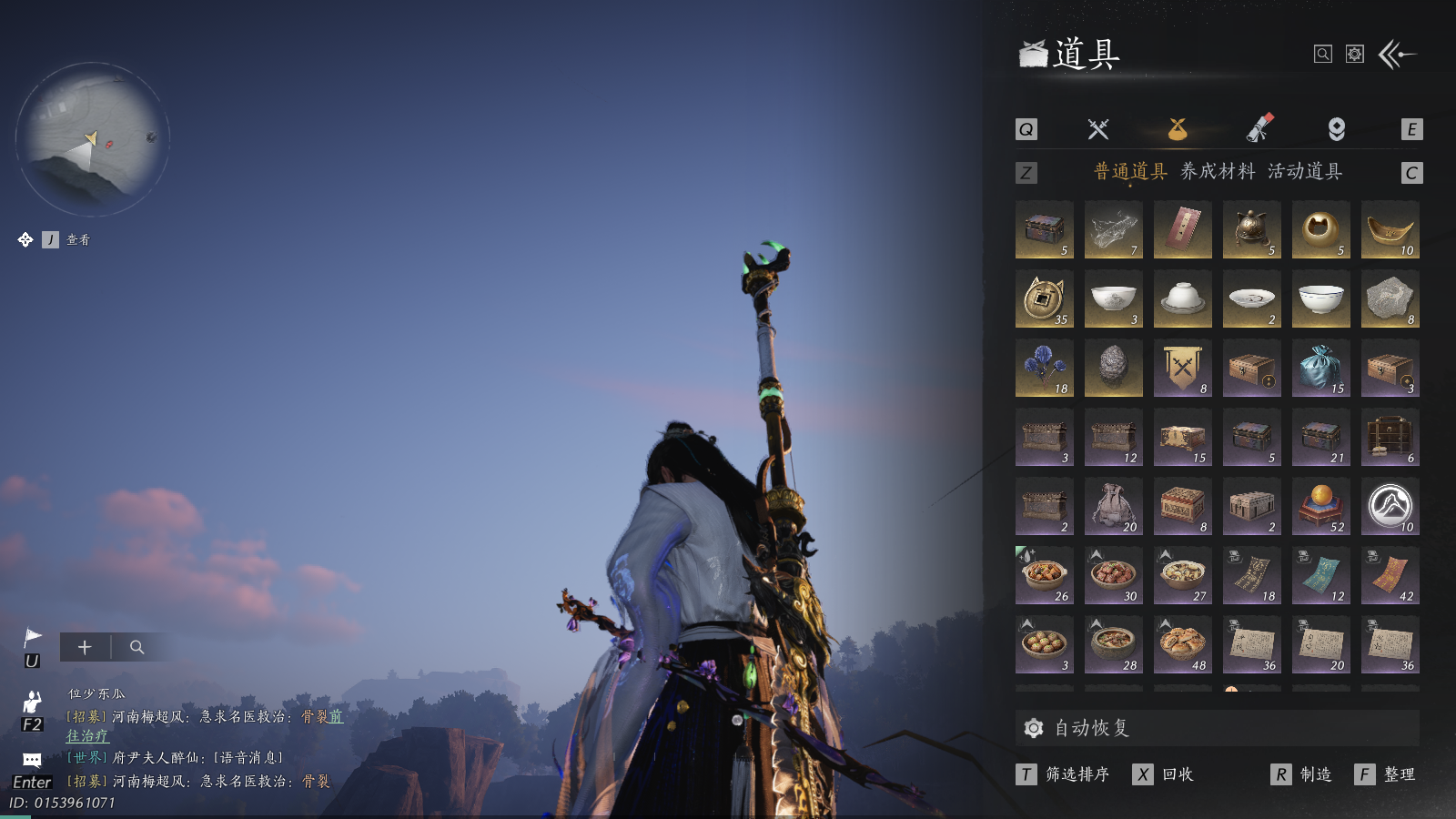Select the blue flower item slot
This screenshot has height=819, width=1456.
pyautogui.click(x=1044, y=369)
